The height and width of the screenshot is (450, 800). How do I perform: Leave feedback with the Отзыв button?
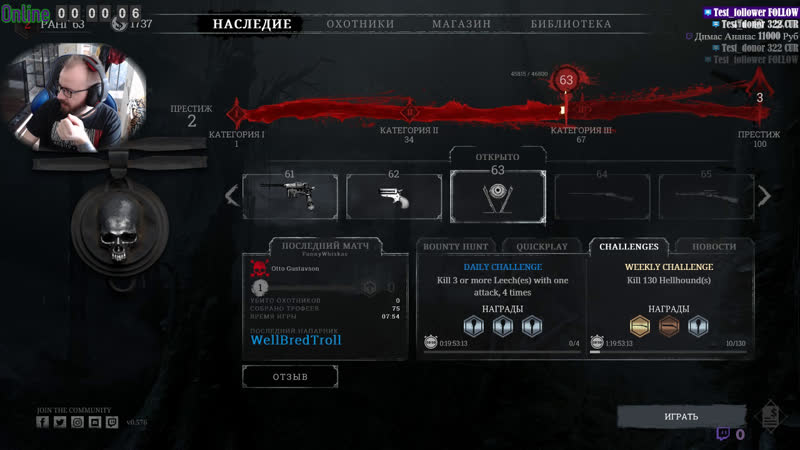(290, 376)
